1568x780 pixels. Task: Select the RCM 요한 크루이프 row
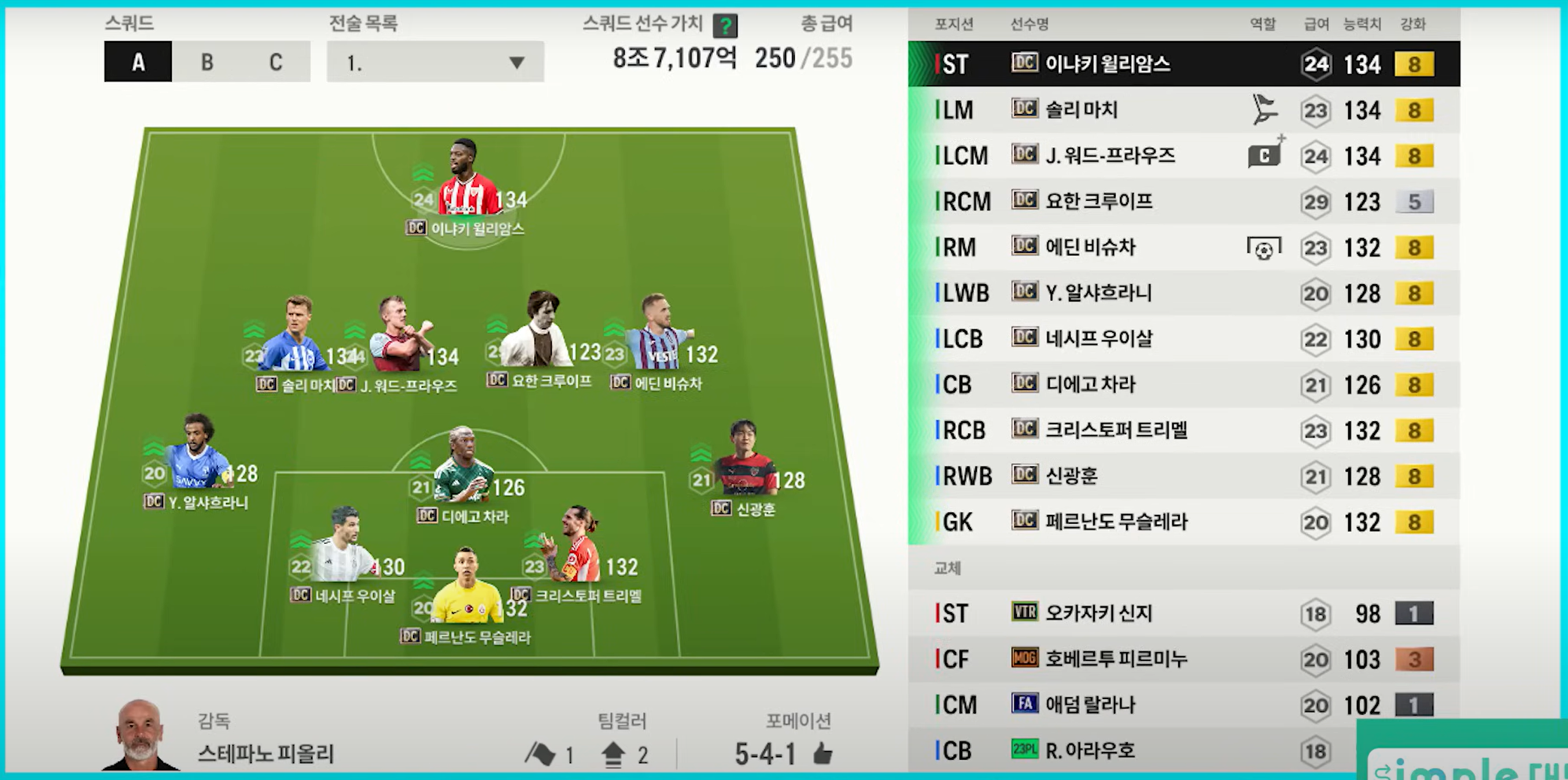click(1183, 201)
